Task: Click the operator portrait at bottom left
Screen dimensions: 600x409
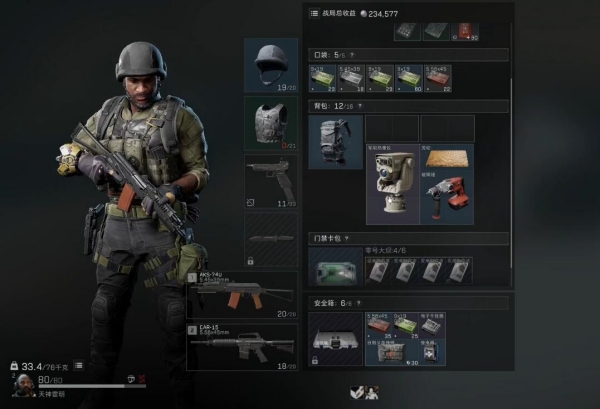Action: pos(20,383)
